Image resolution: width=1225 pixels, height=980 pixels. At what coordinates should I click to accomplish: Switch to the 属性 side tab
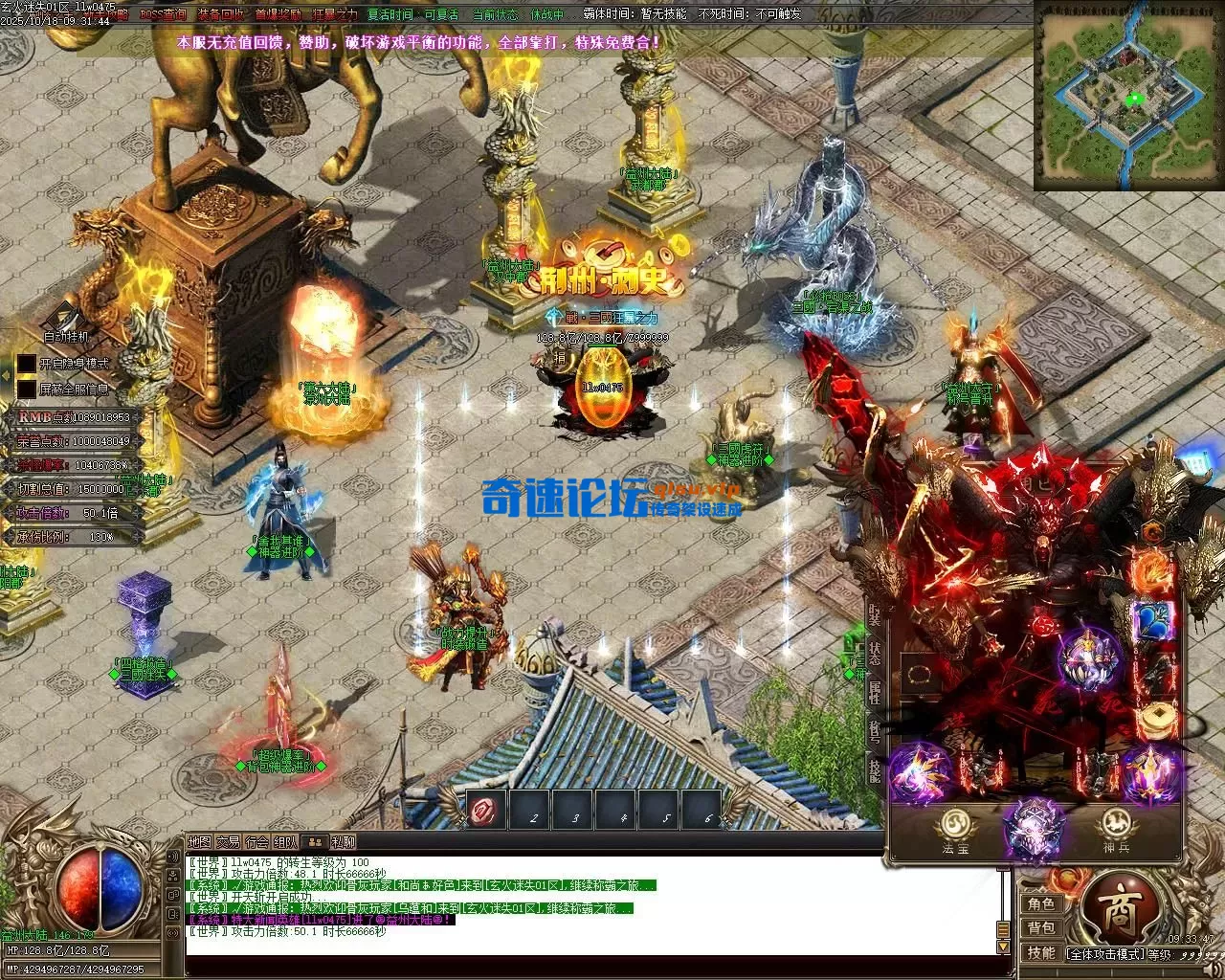[875, 689]
